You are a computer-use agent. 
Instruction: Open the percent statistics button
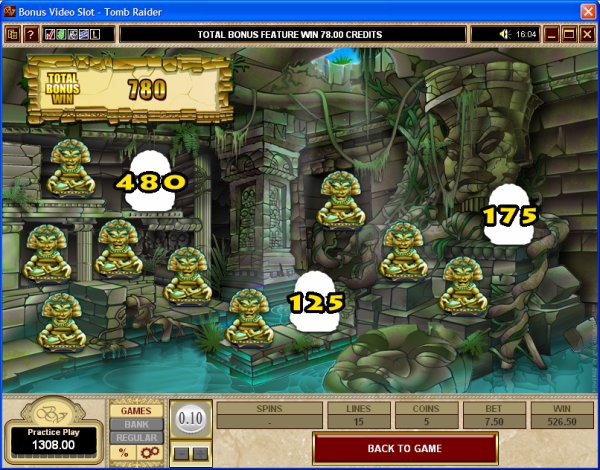123,453
